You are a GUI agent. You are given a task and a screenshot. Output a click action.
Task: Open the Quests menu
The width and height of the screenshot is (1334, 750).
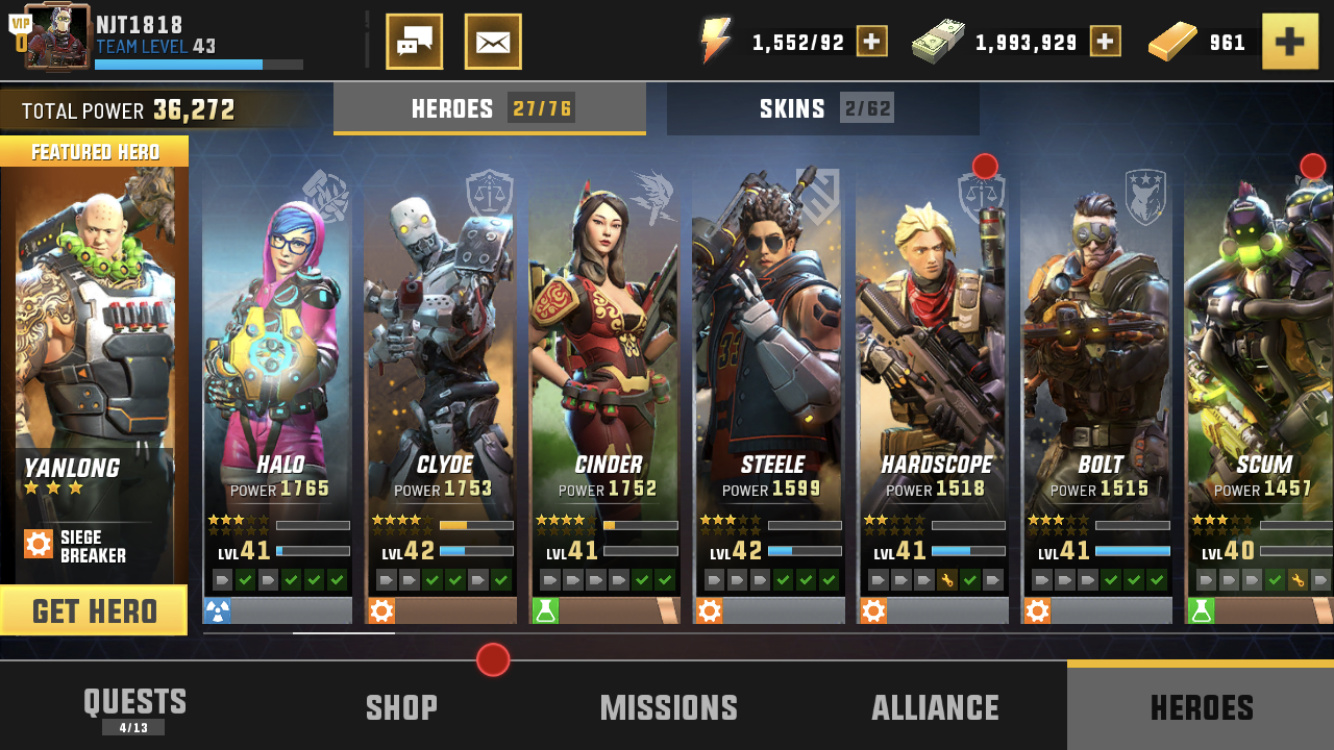(134, 707)
